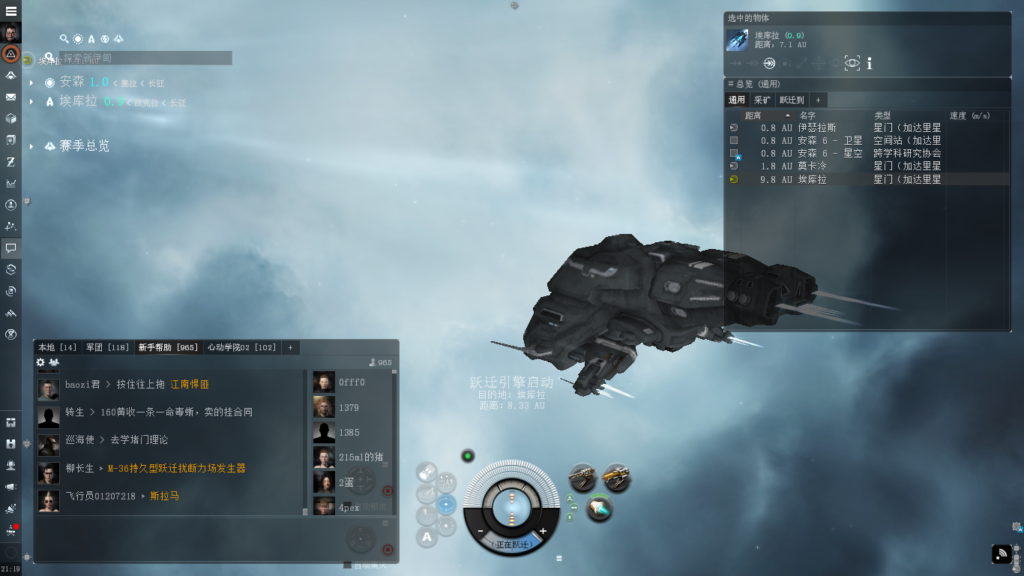Open the Neocom hamburger menu
This screenshot has height=576, width=1024.
tap(10, 10)
